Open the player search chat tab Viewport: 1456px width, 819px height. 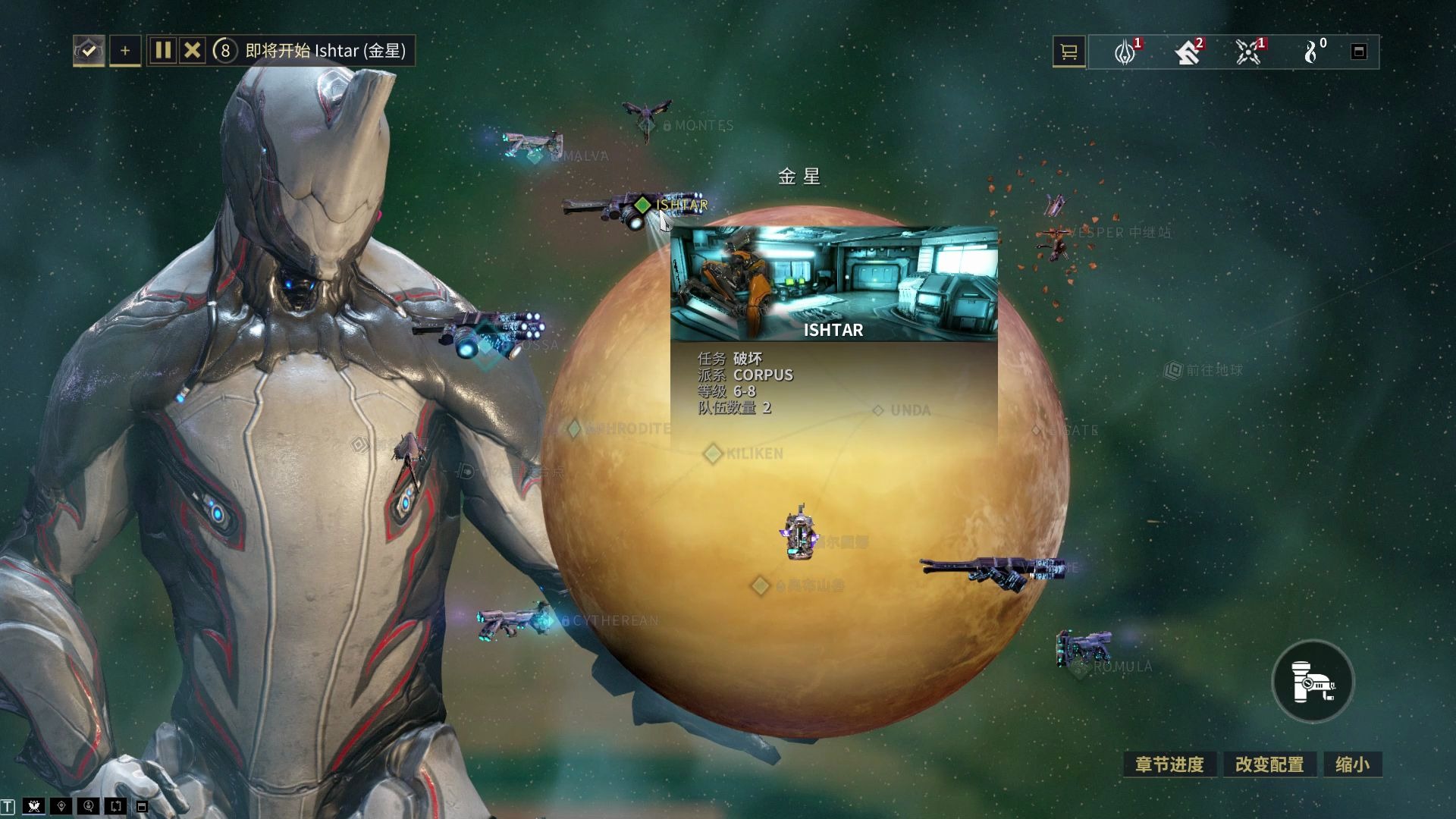click(x=89, y=806)
